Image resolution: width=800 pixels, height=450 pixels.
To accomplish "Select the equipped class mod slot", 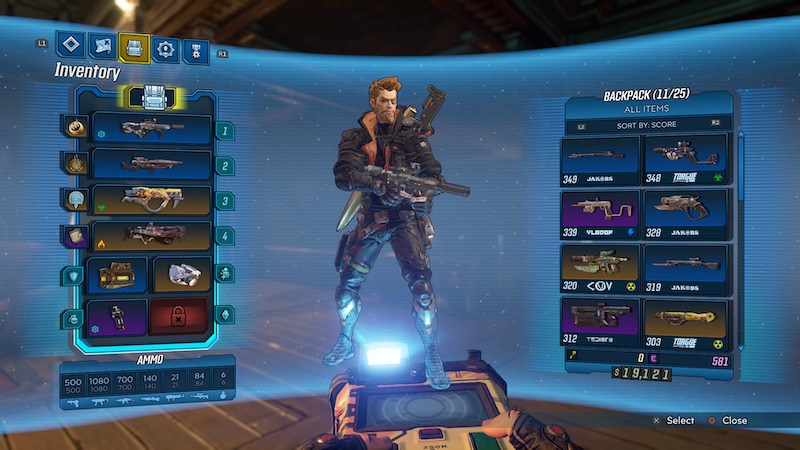I will [x=118, y=316].
